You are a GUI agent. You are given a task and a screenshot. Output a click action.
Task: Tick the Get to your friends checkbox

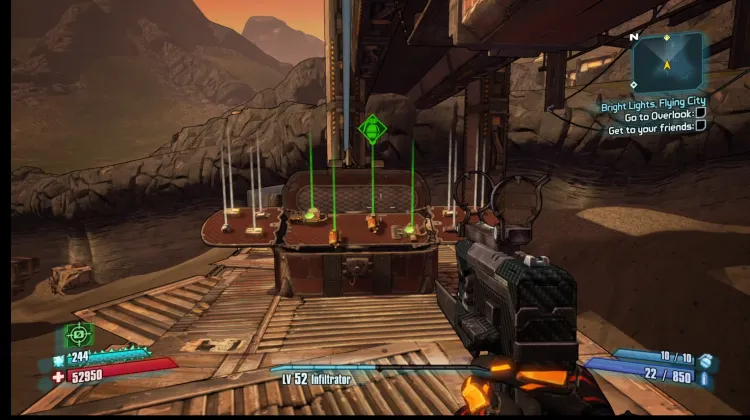click(x=700, y=126)
